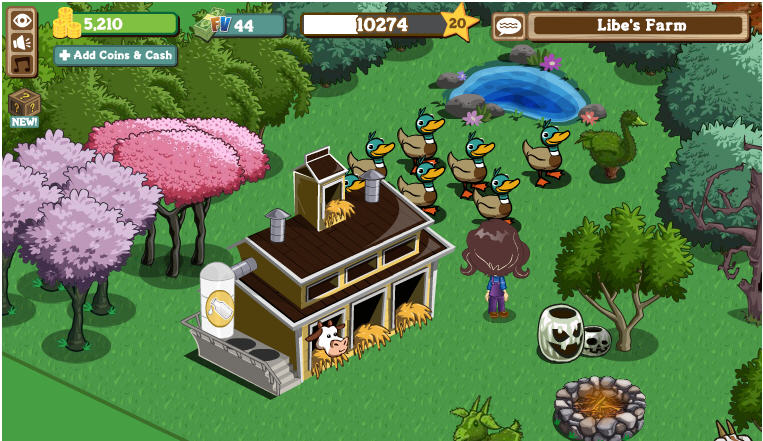Toggle music with the note icon
763x441 pixels.
pyautogui.click(x=22, y=64)
